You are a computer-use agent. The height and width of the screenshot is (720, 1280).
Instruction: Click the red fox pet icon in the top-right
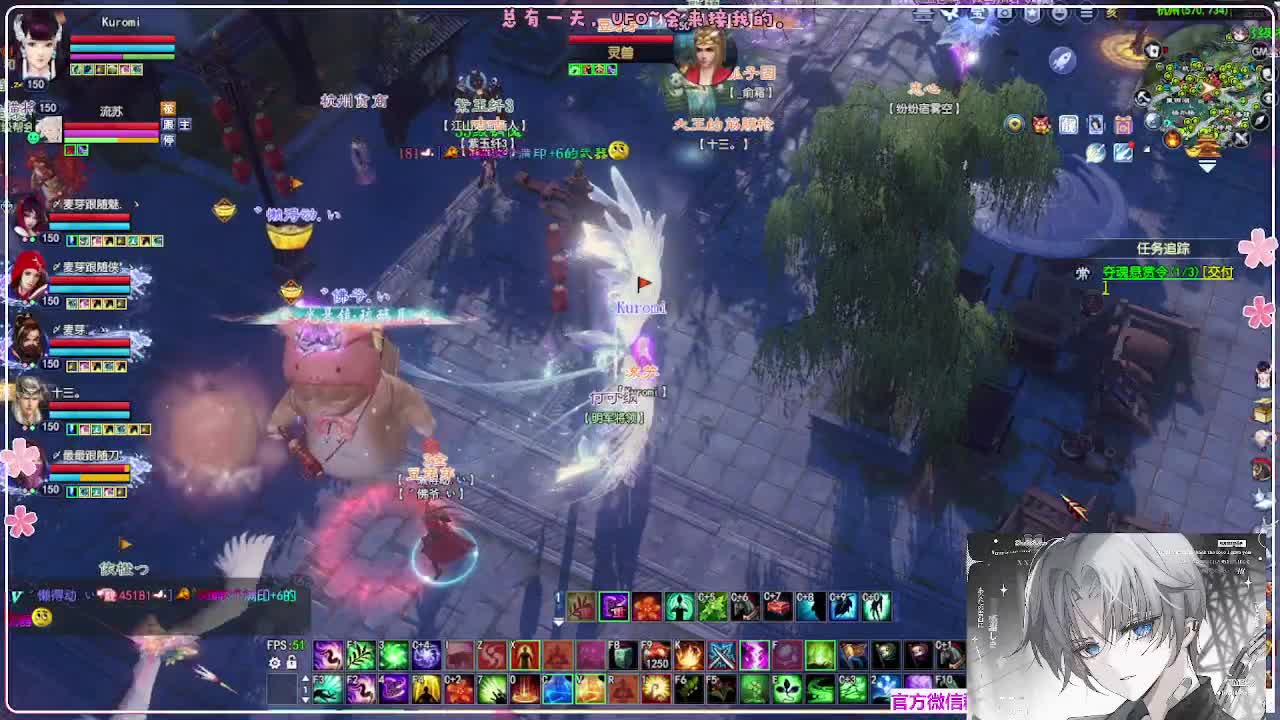[1039, 124]
